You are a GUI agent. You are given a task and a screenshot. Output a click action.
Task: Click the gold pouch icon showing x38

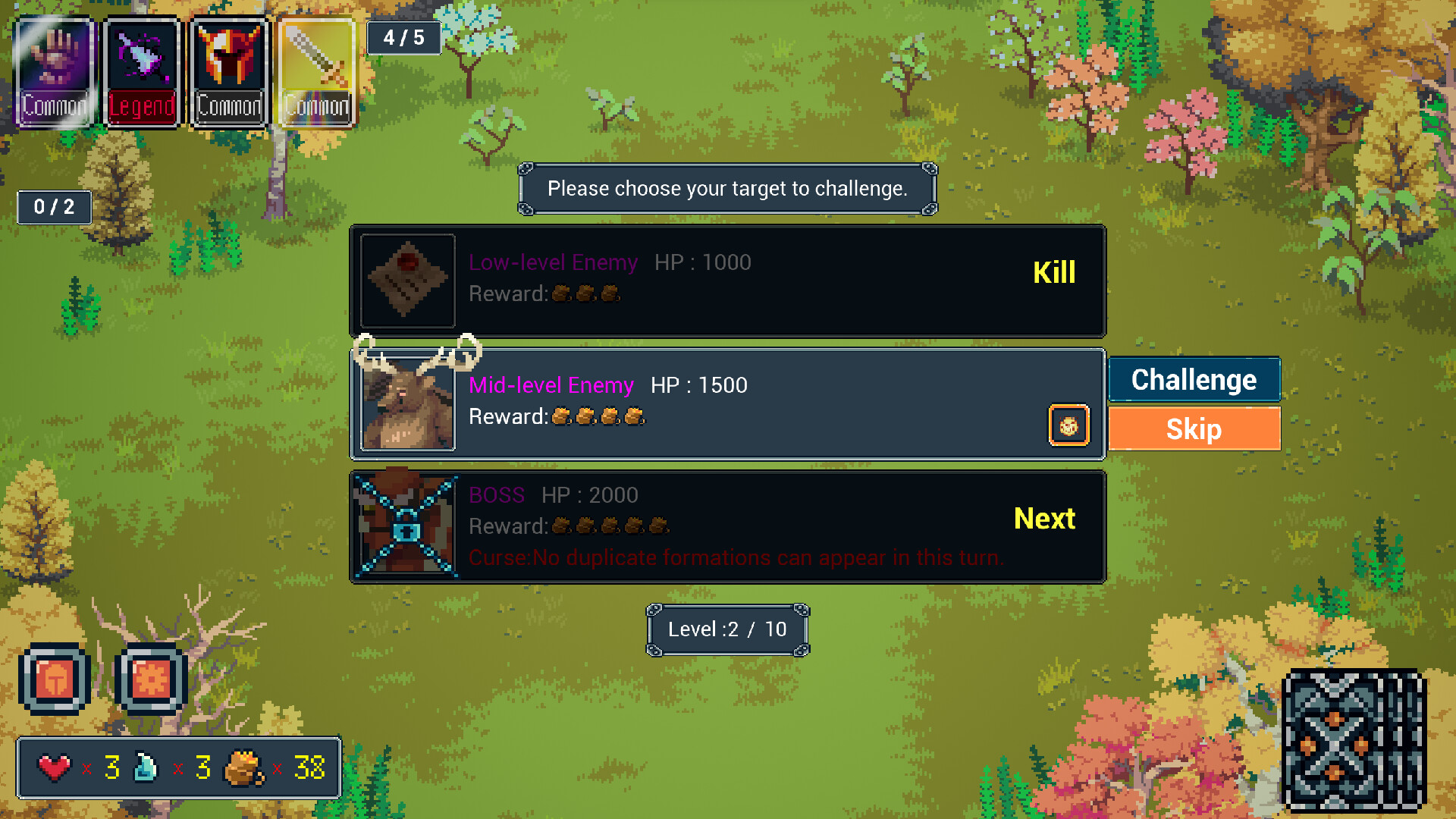point(241,768)
